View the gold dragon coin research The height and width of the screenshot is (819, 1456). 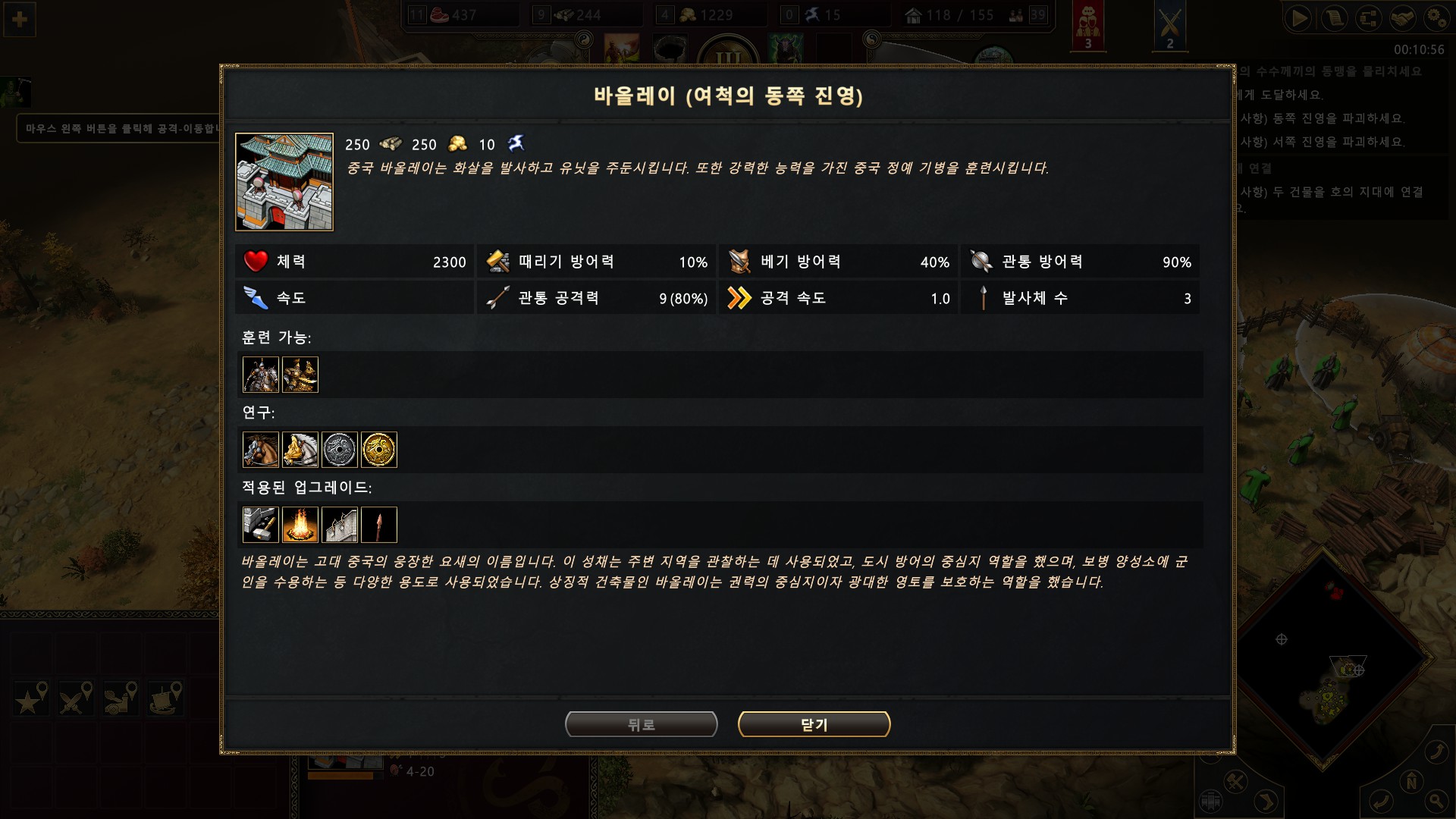coord(379,450)
